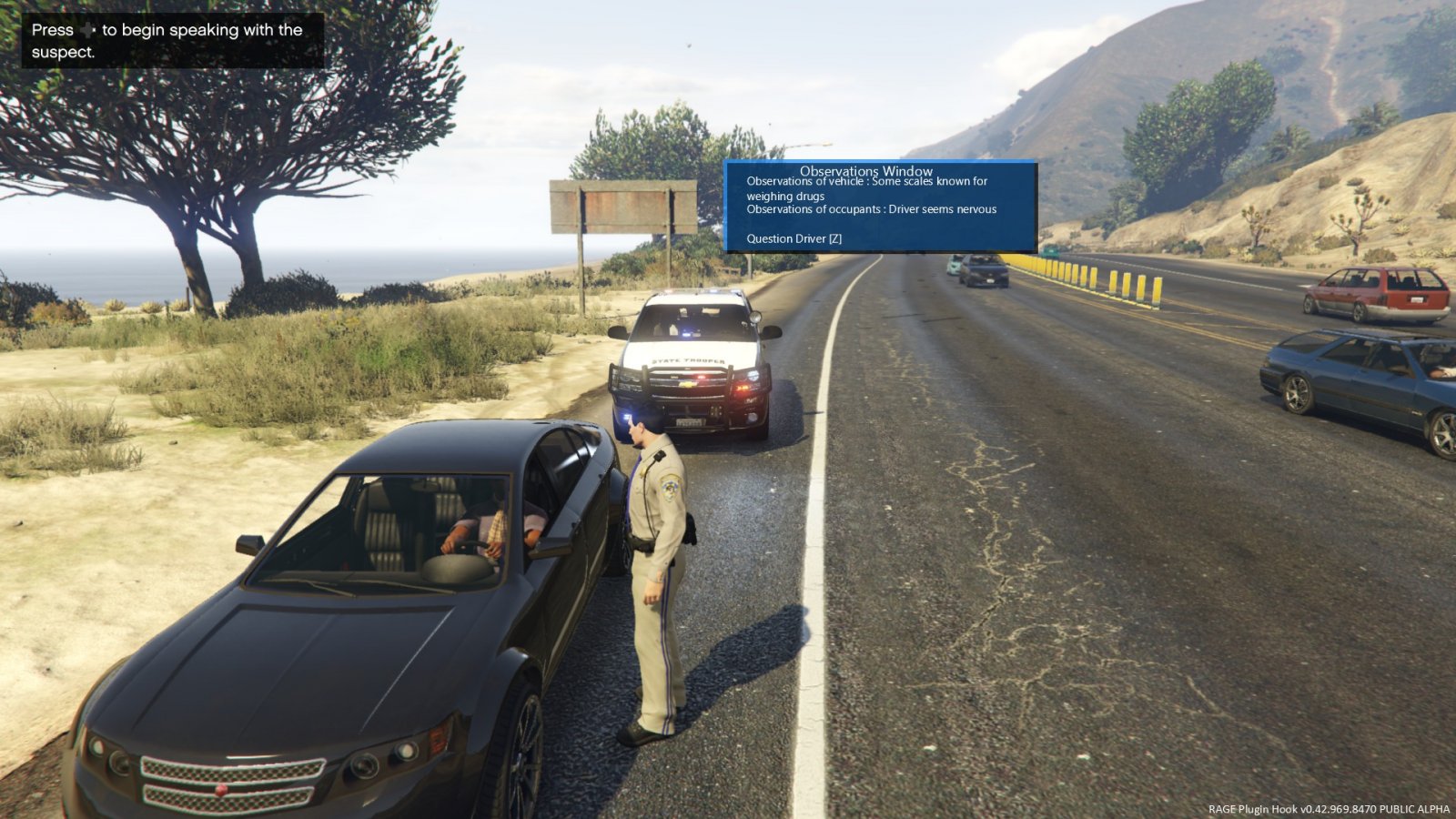Choose the Question Driver option
1456x819 pixels.
click(794, 238)
